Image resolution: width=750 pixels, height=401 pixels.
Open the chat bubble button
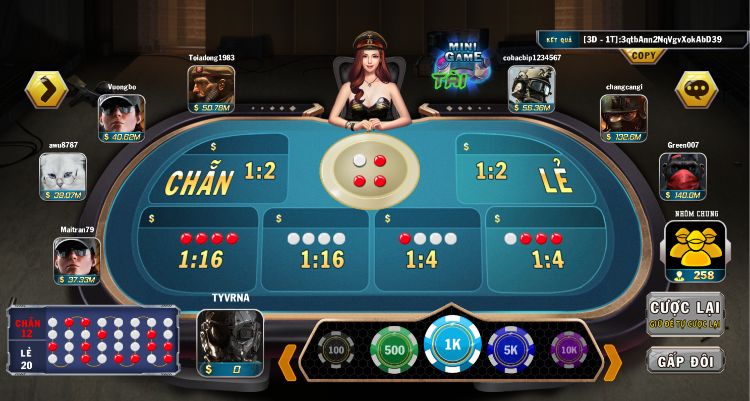[696, 89]
